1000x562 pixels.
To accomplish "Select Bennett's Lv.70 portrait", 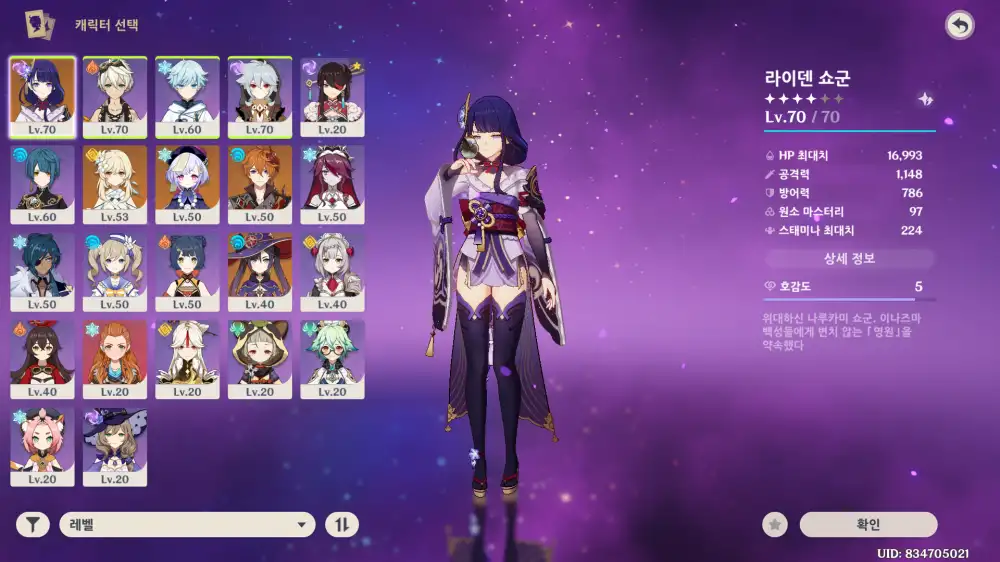I will pyautogui.click(x=115, y=96).
